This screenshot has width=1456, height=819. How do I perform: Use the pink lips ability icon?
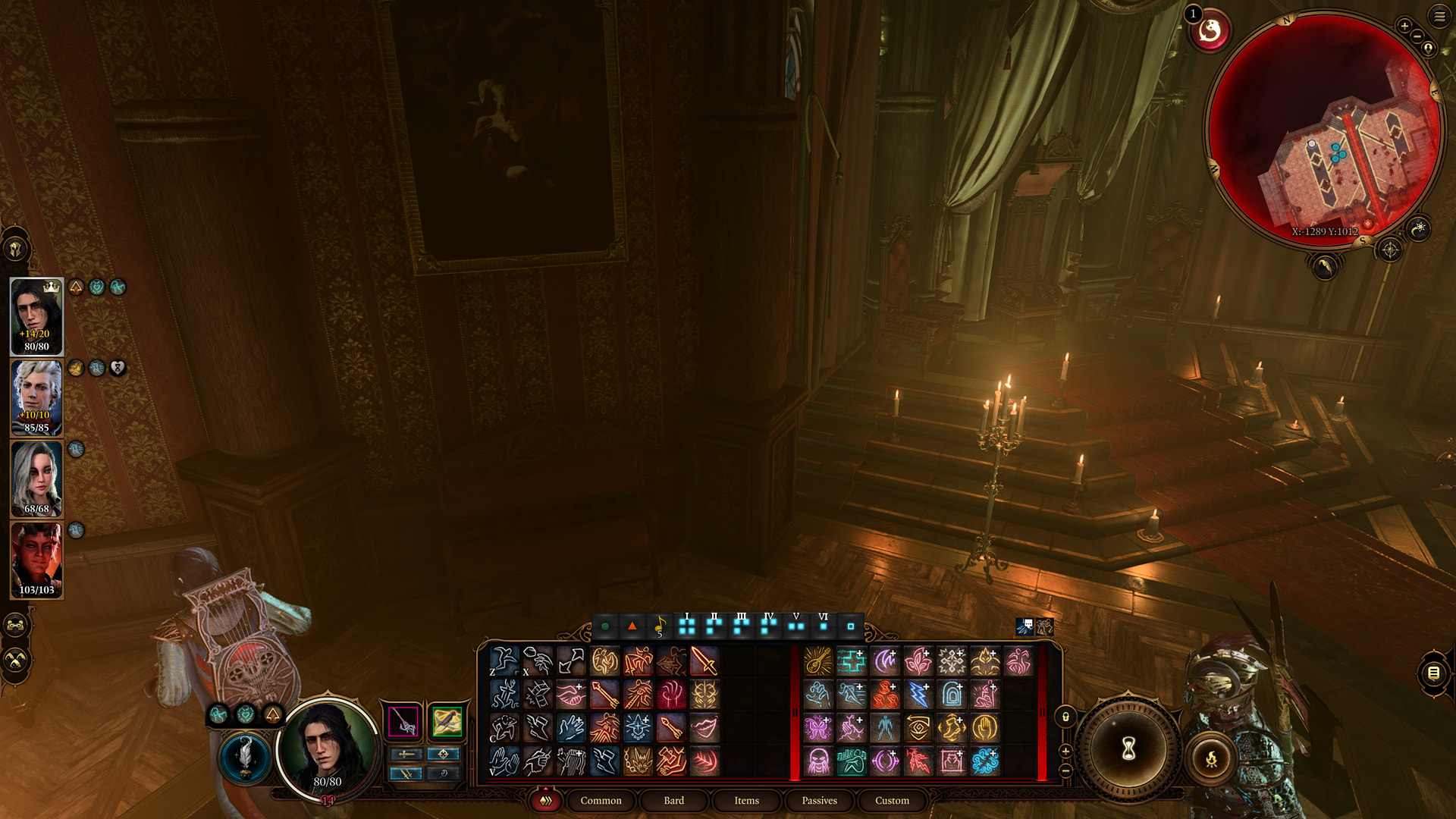[x=704, y=728]
